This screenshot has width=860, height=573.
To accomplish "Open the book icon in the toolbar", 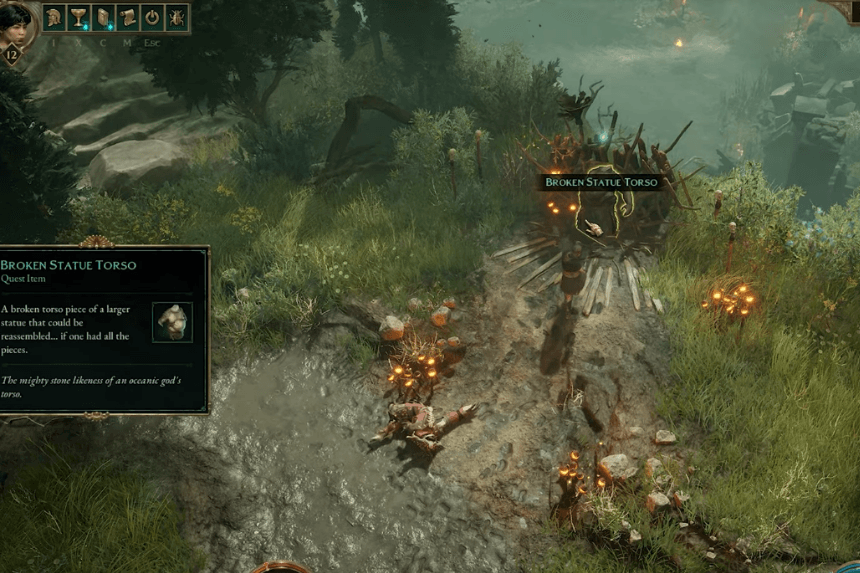I will (x=103, y=17).
